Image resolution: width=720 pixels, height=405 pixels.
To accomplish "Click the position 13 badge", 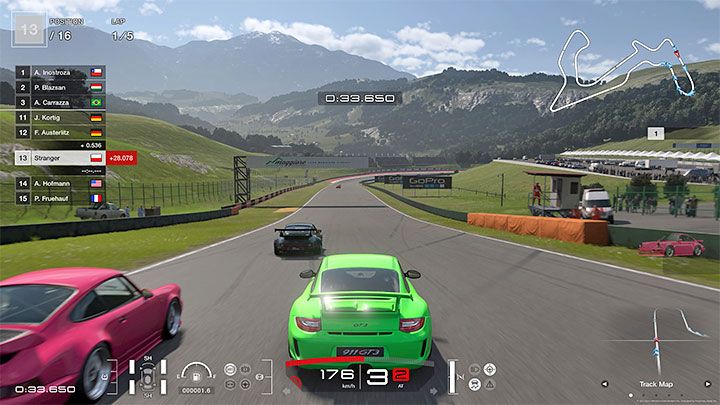I will 28,29.
